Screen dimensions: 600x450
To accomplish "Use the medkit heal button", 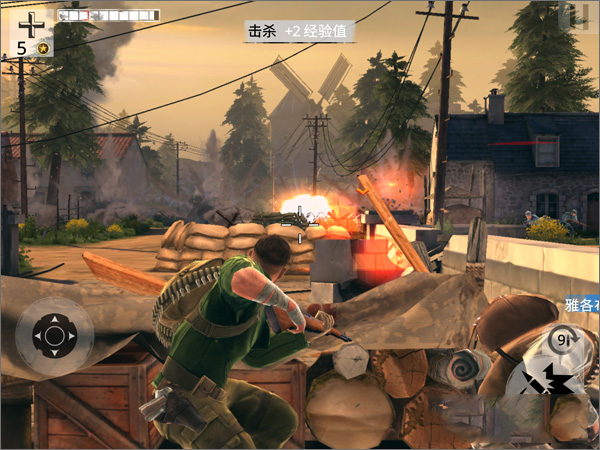I will point(32,24).
